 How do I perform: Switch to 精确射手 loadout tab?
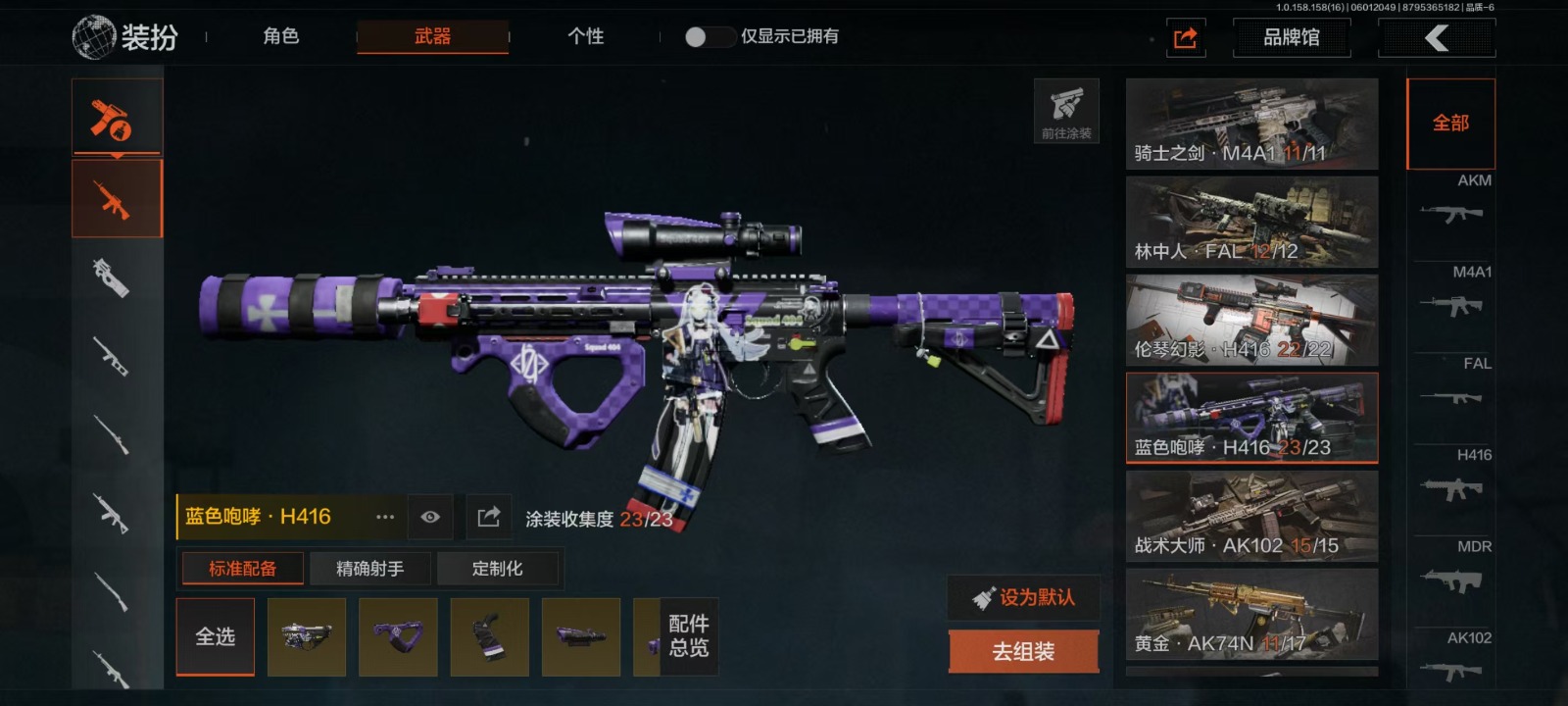click(x=369, y=569)
